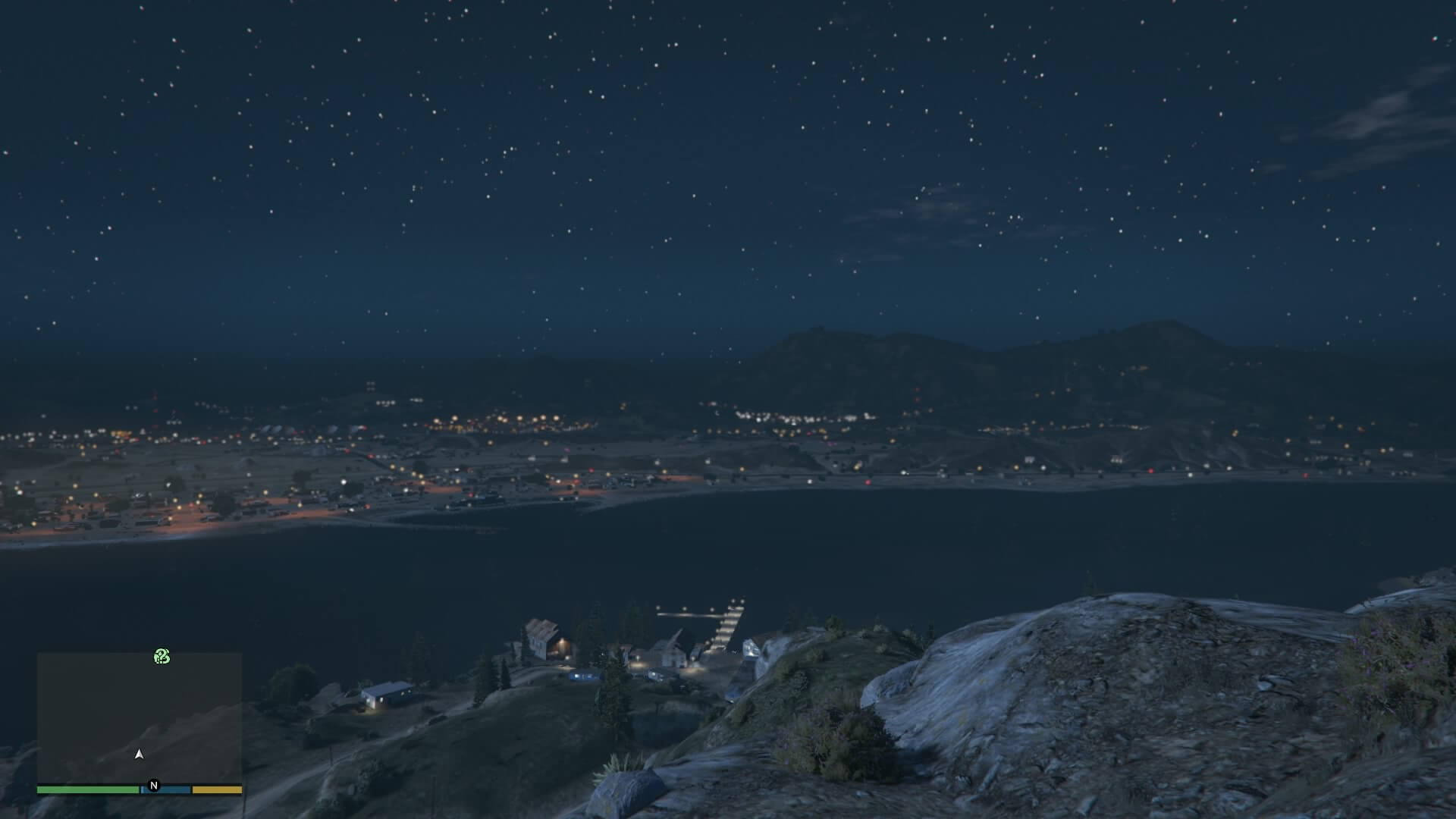The height and width of the screenshot is (819, 1456).
Task: Click the North compass marker
Action: pyautogui.click(x=154, y=786)
